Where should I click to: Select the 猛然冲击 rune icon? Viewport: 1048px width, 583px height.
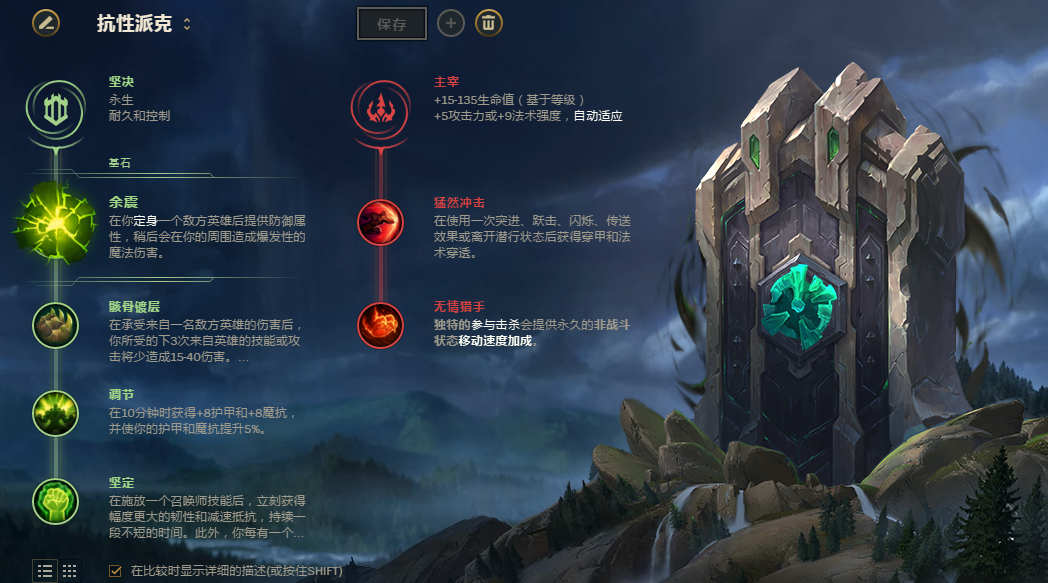(x=381, y=222)
